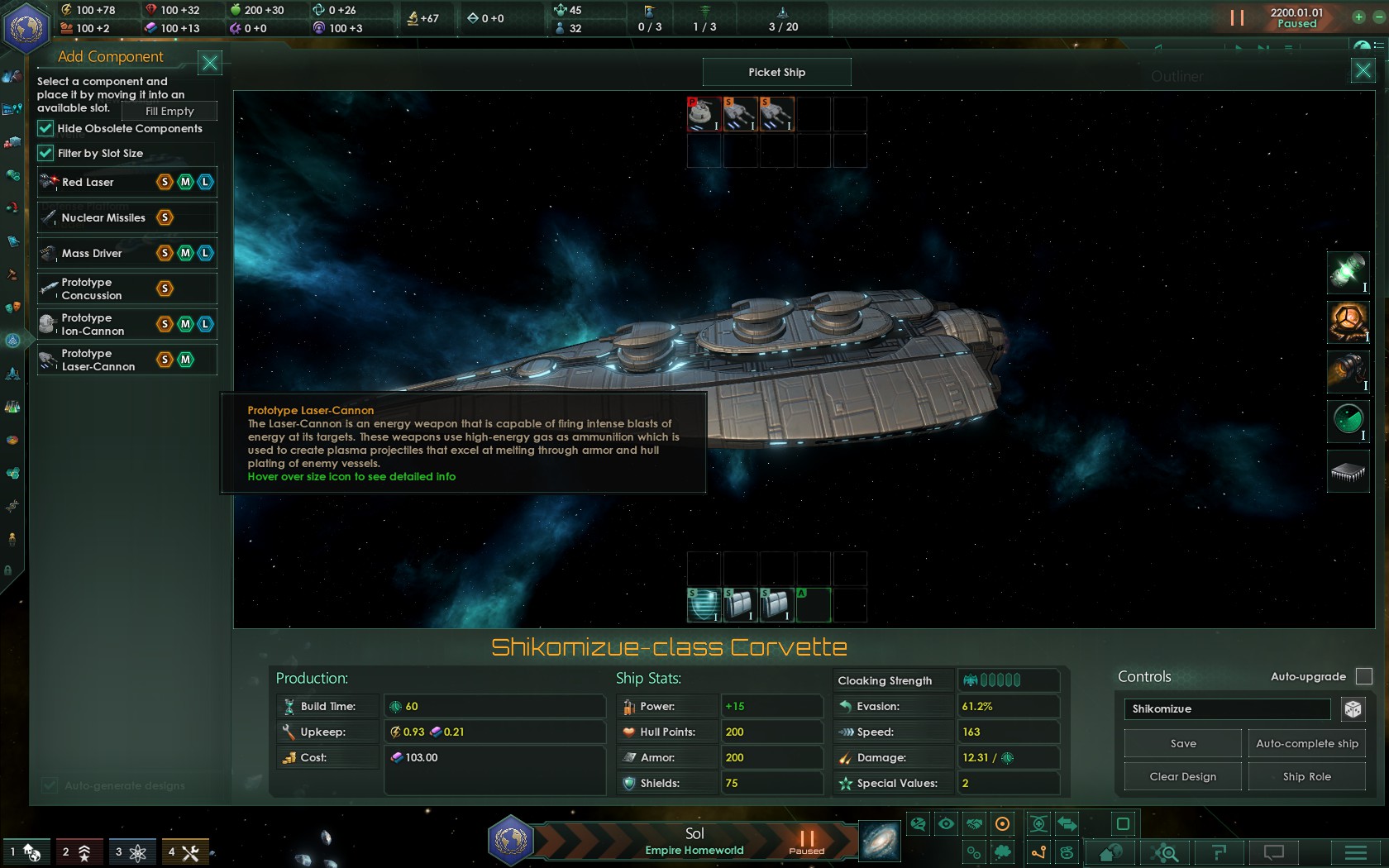Image resolution: width=1389 pixels, height=868 pixels.
Task: Select Prototype Concussion component
Action: [x=91, y=289]
